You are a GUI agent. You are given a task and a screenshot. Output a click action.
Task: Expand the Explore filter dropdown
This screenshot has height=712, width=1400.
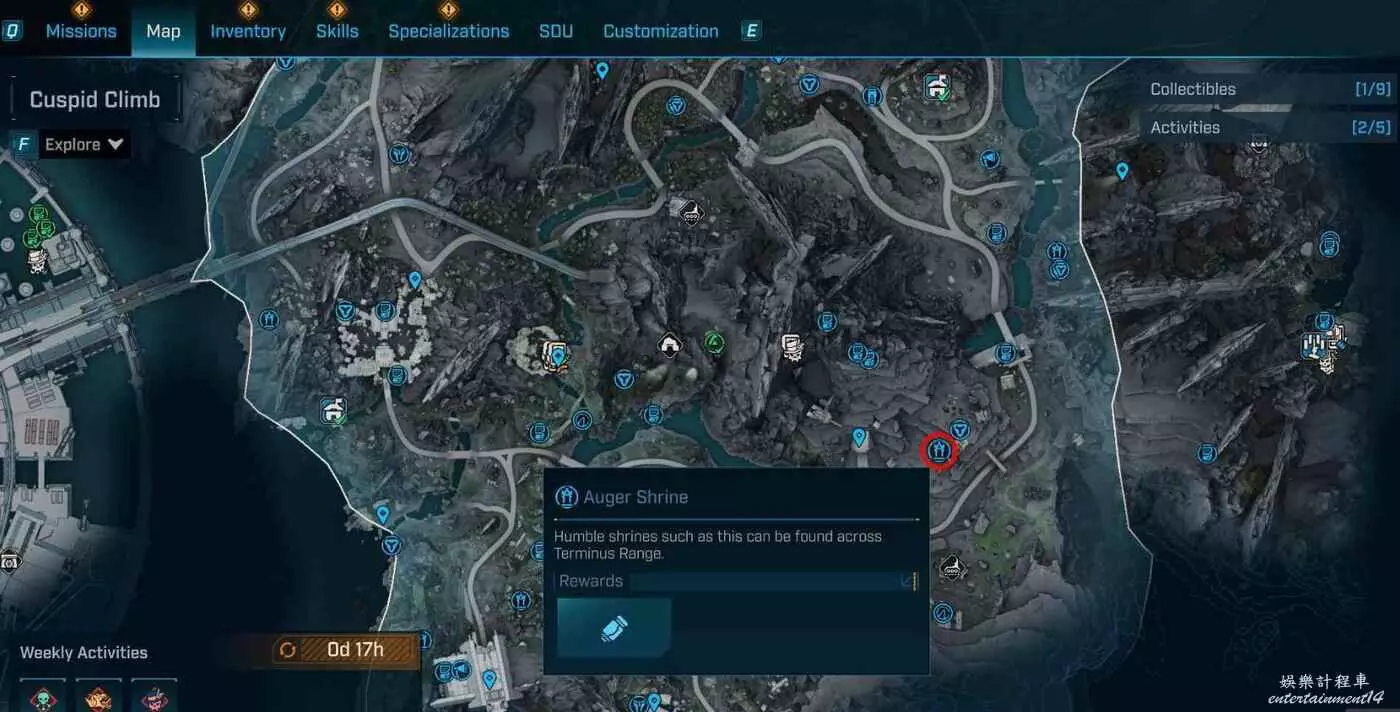pos(85,145)
